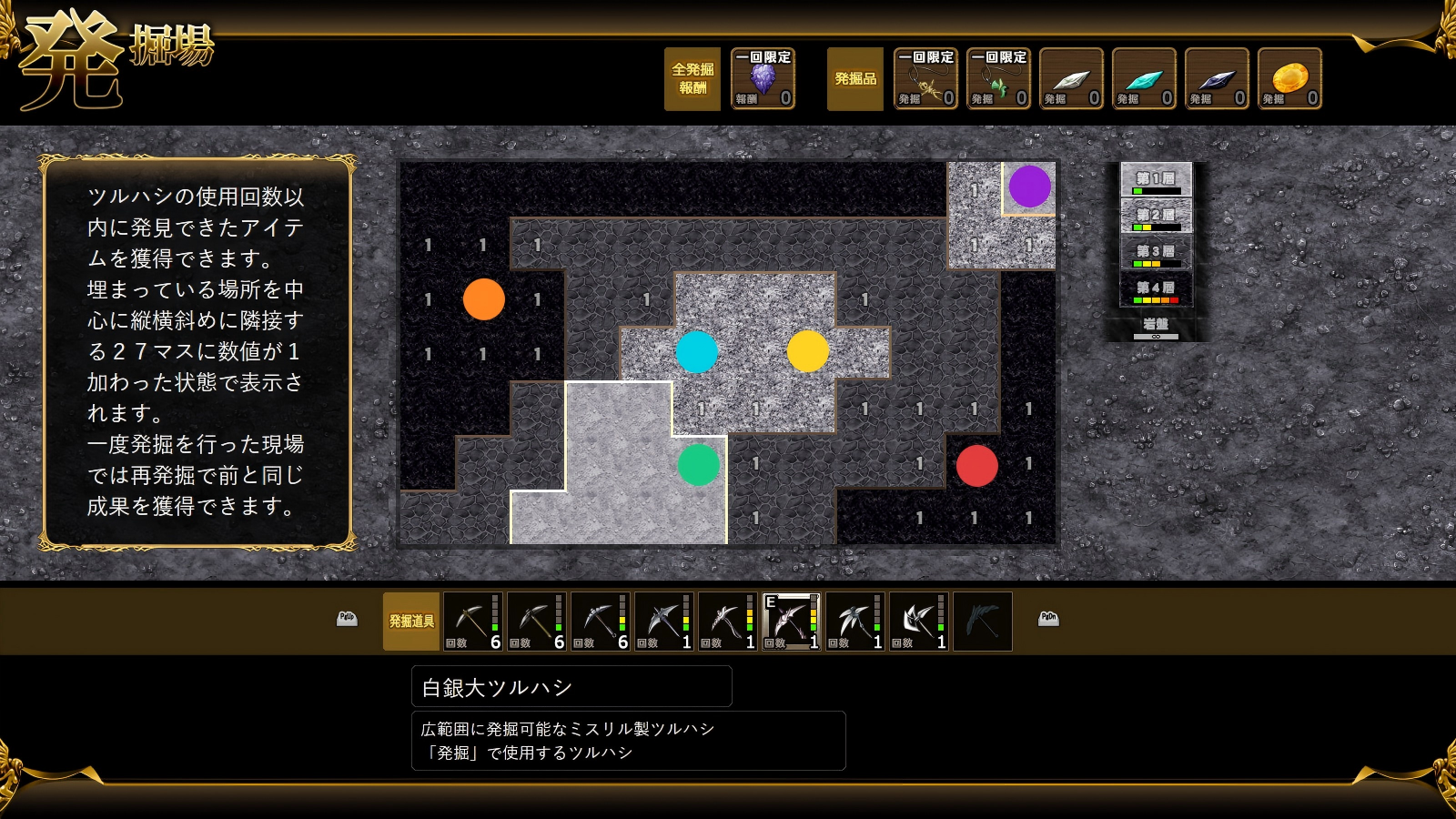Select the greyed-out dark pickaxe slot

982,622
